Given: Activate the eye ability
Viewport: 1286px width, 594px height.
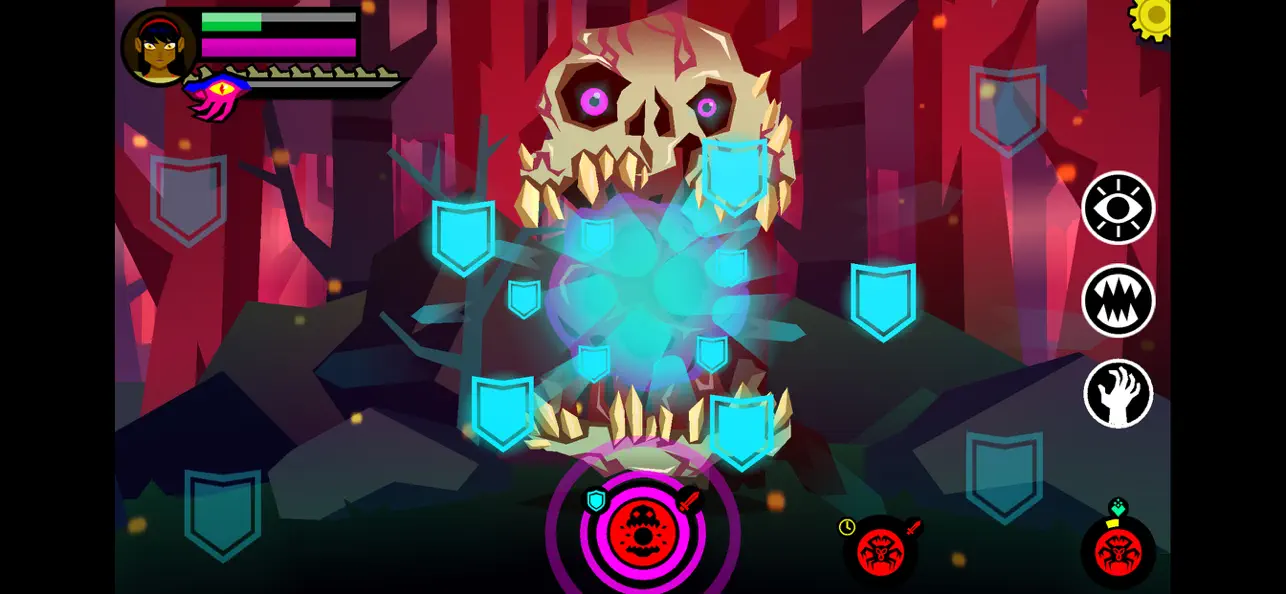Looking at the screenshot, I should [1118, 208].
